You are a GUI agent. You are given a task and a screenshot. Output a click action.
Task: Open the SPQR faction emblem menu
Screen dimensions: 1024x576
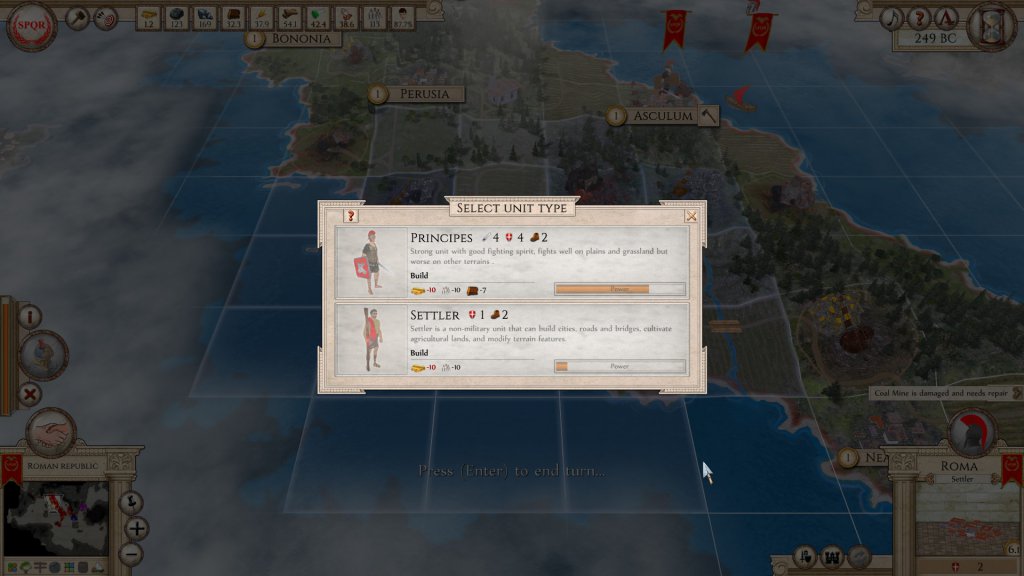31,27
